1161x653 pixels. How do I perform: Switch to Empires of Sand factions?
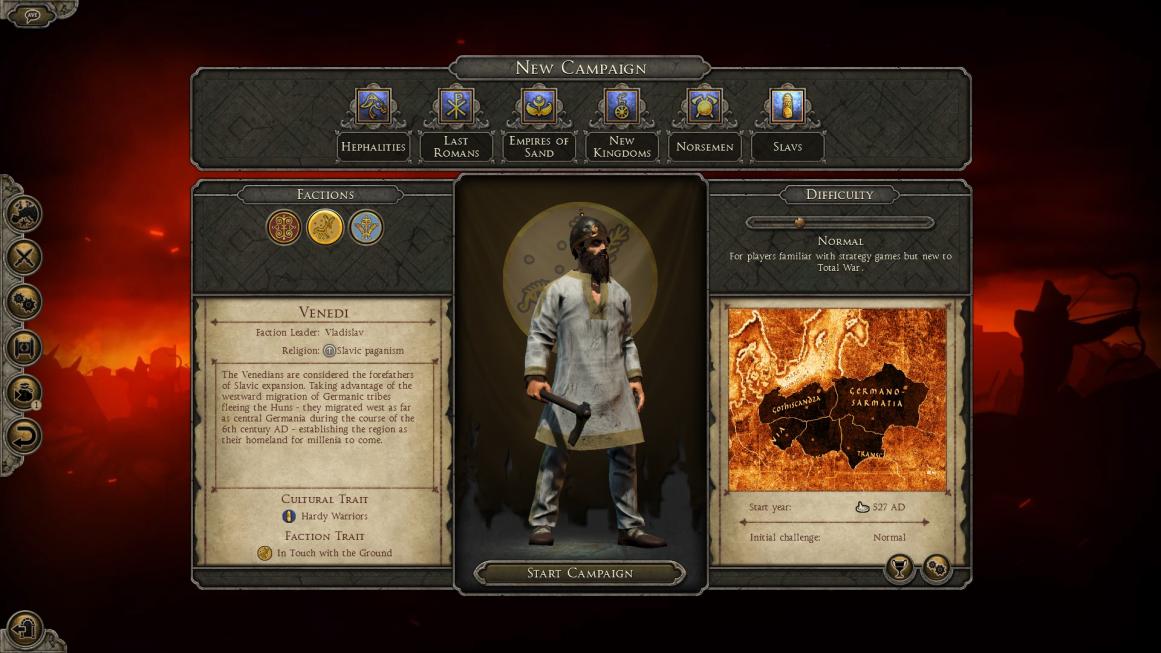539,107
